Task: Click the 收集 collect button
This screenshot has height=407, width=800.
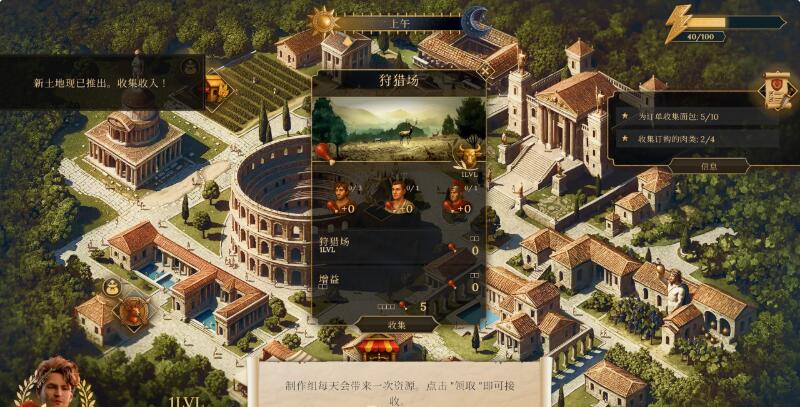Action: point(398,324)
